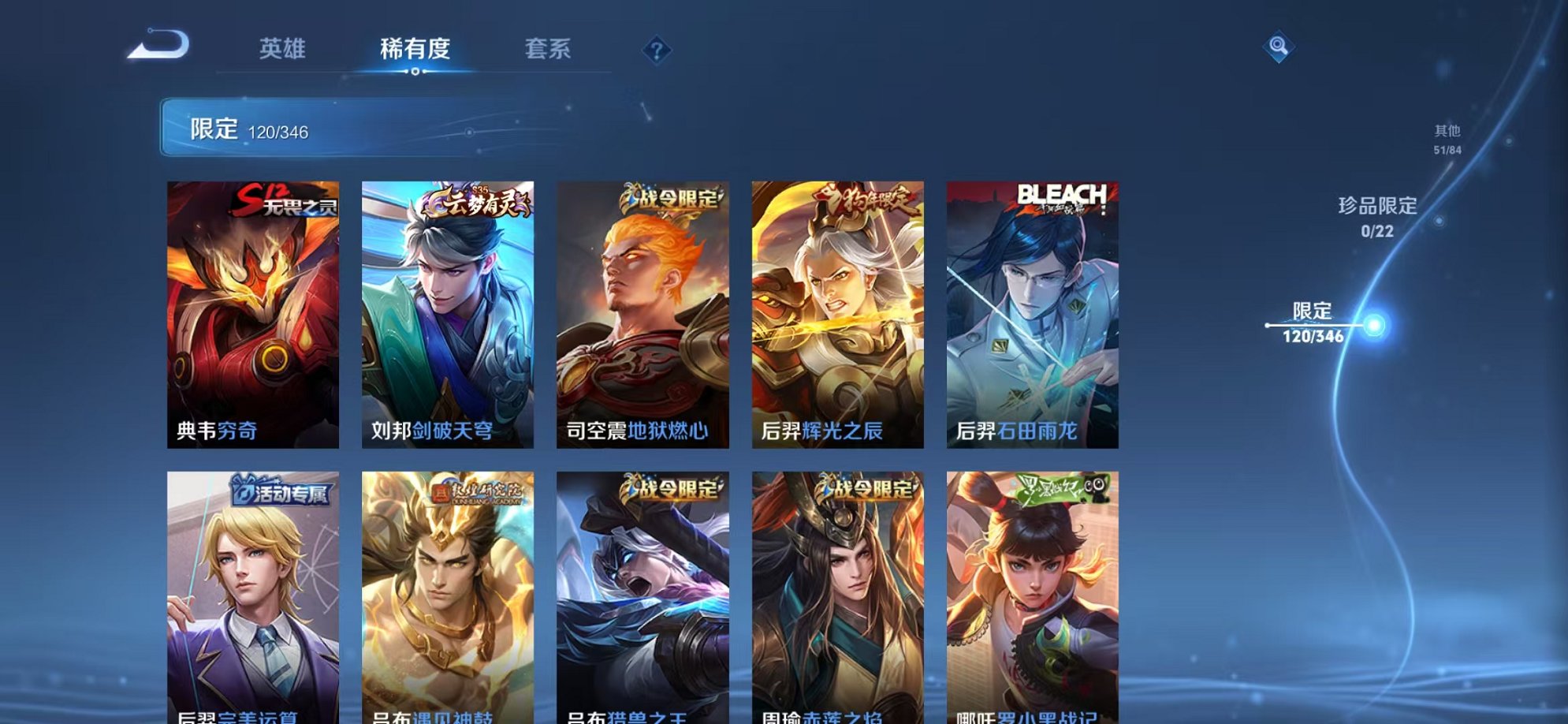
Task: Click the 战令限定 badge on 司空震's card
Action: coord(672,201)
